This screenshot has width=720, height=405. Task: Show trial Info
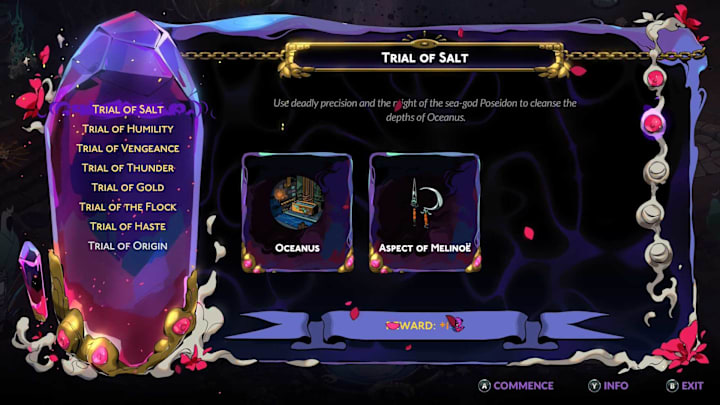pyautogui.click(x=608, y=385)
